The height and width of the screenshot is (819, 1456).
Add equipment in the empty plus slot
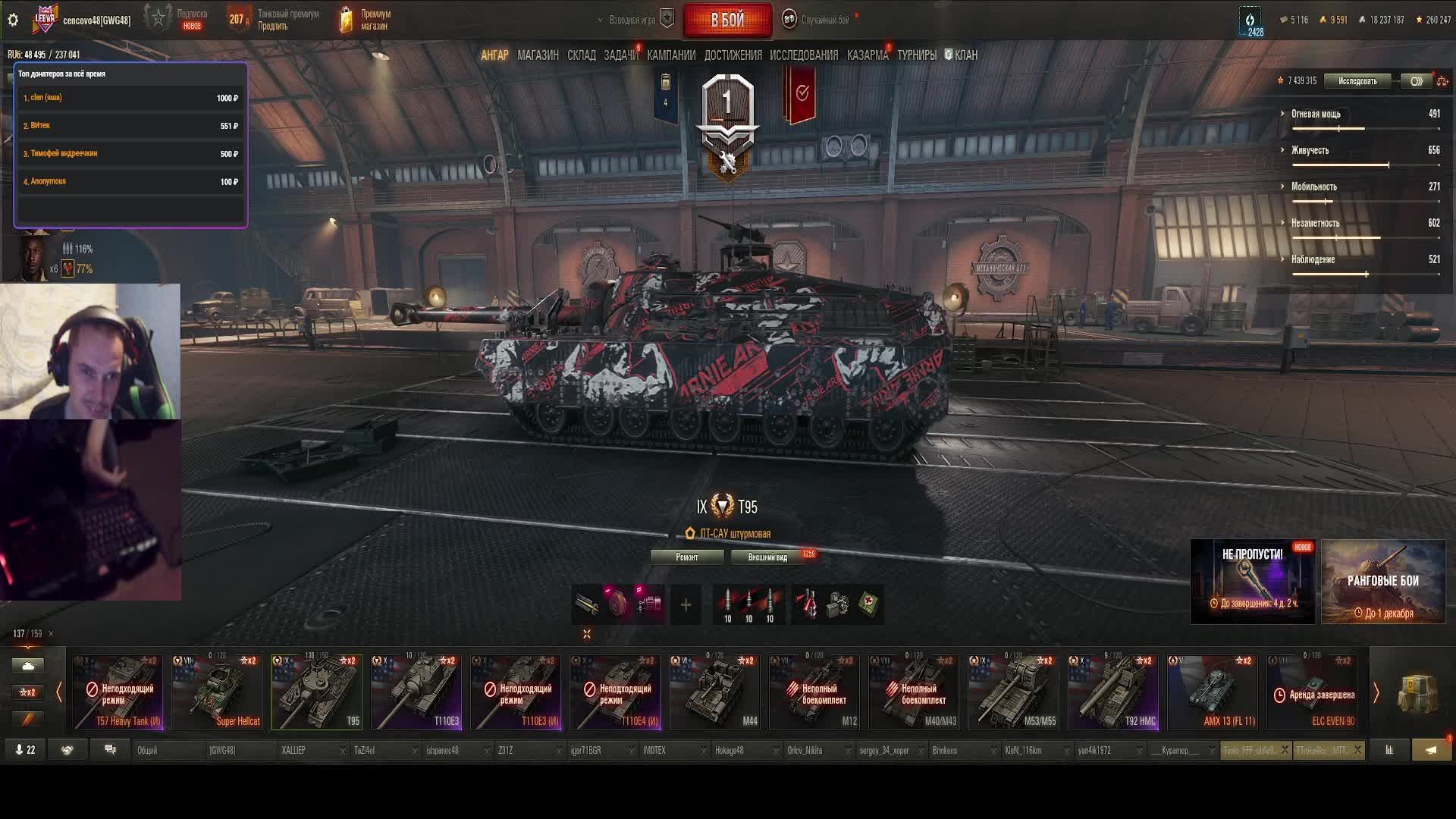point(686,604)
